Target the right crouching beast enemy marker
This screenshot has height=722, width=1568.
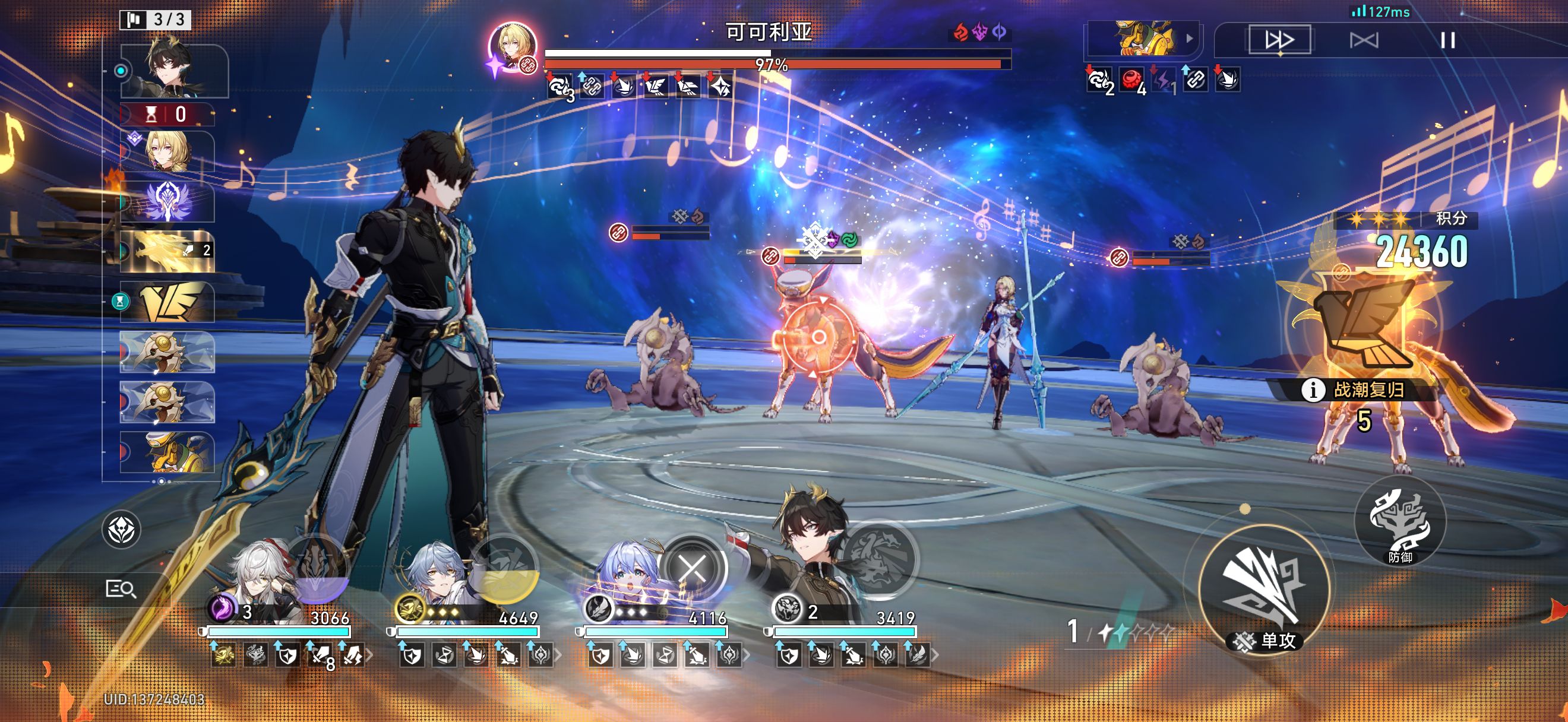point(1118,257)
